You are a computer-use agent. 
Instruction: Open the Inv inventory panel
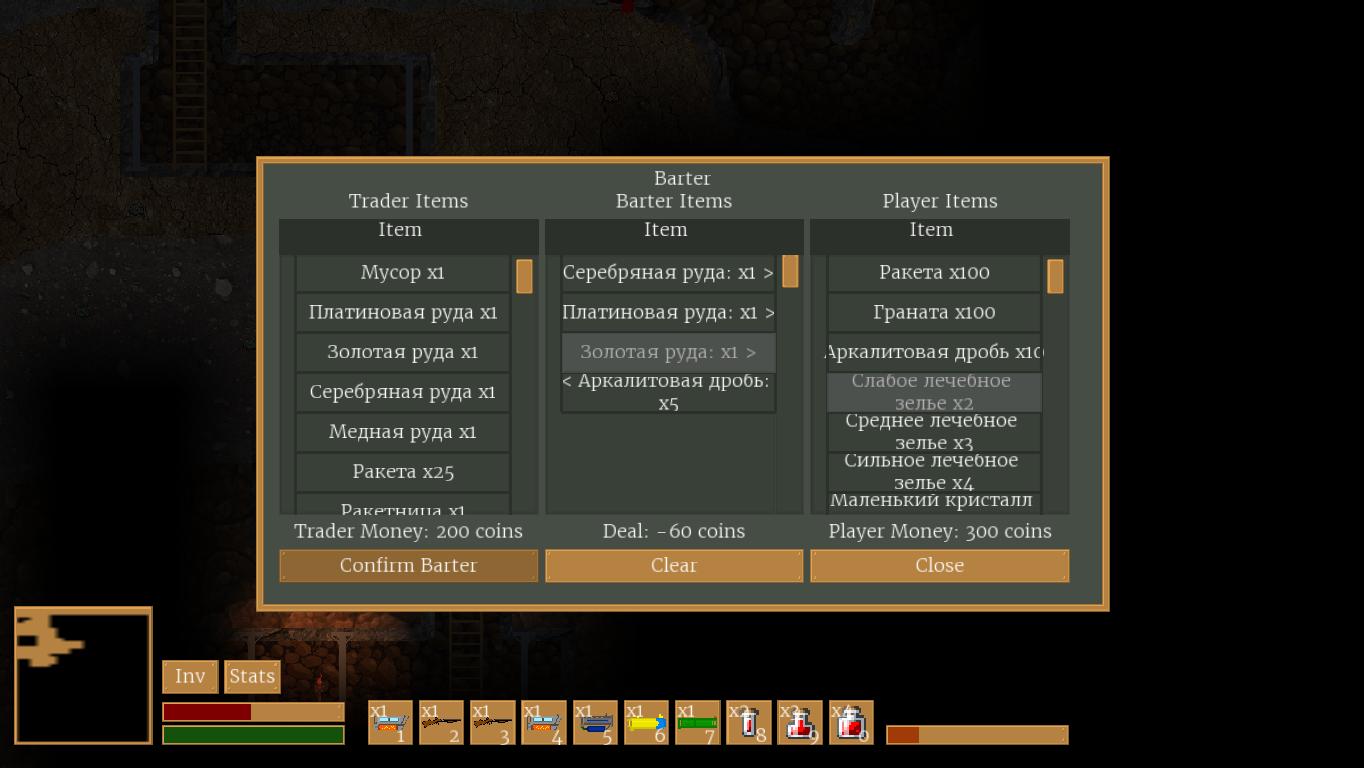pyautogui.click(x=190, y=677)
